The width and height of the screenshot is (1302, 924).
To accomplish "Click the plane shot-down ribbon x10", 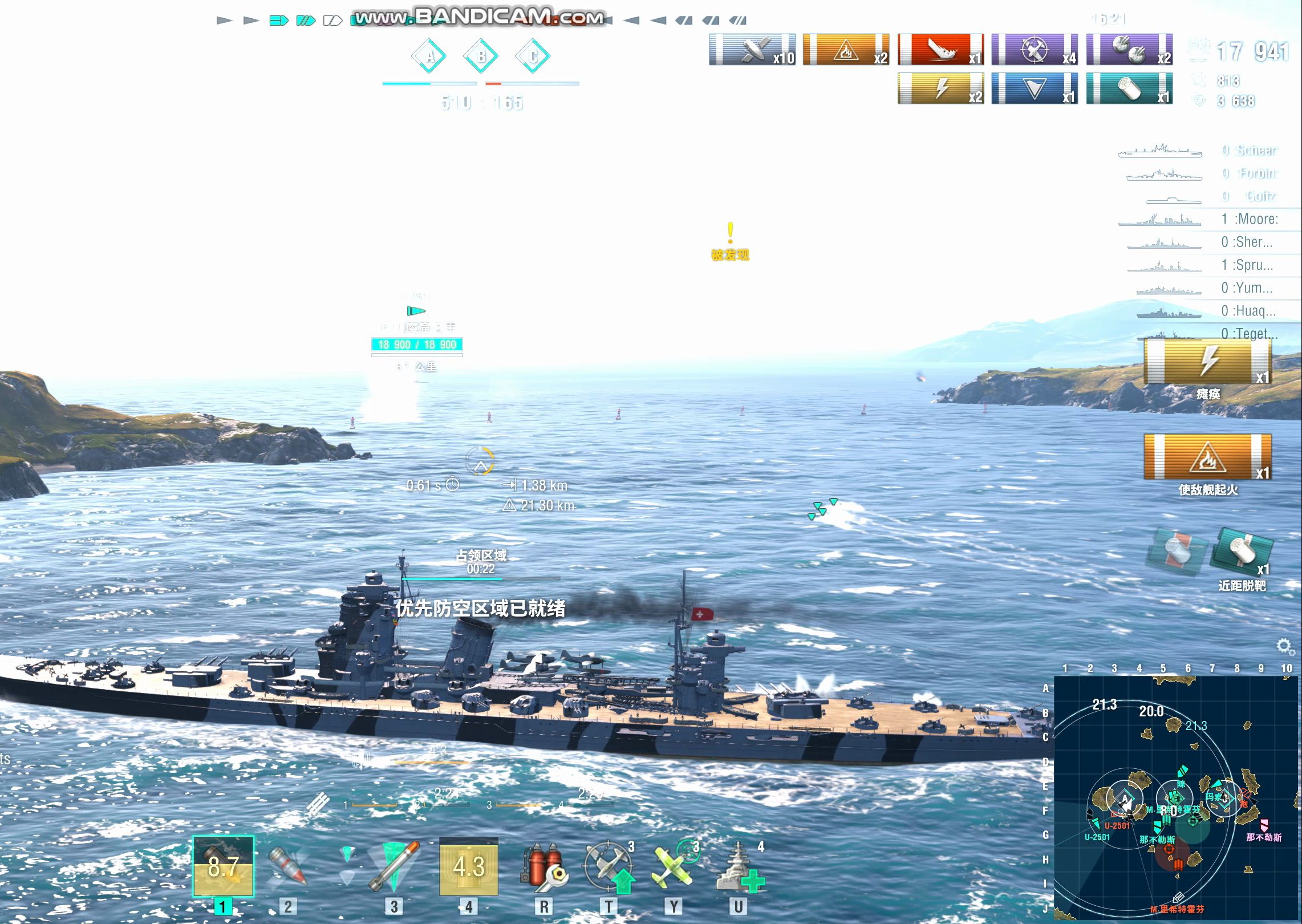I will pyautogui.click(x=752, y=49).
